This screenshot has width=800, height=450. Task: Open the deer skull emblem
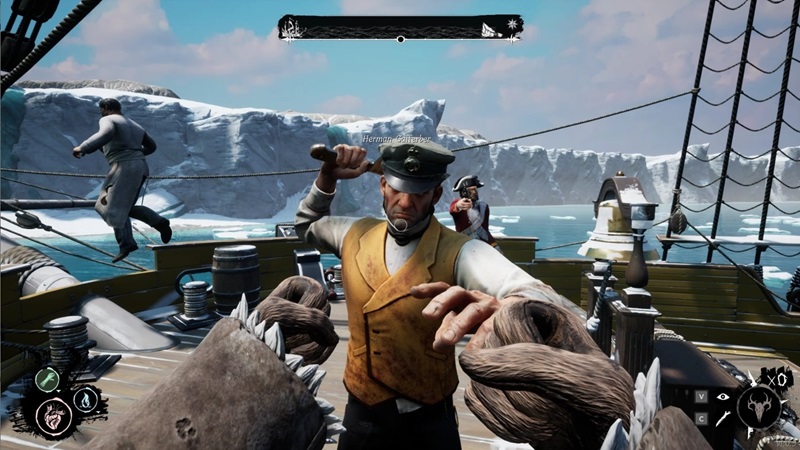[x=758, y=407]
